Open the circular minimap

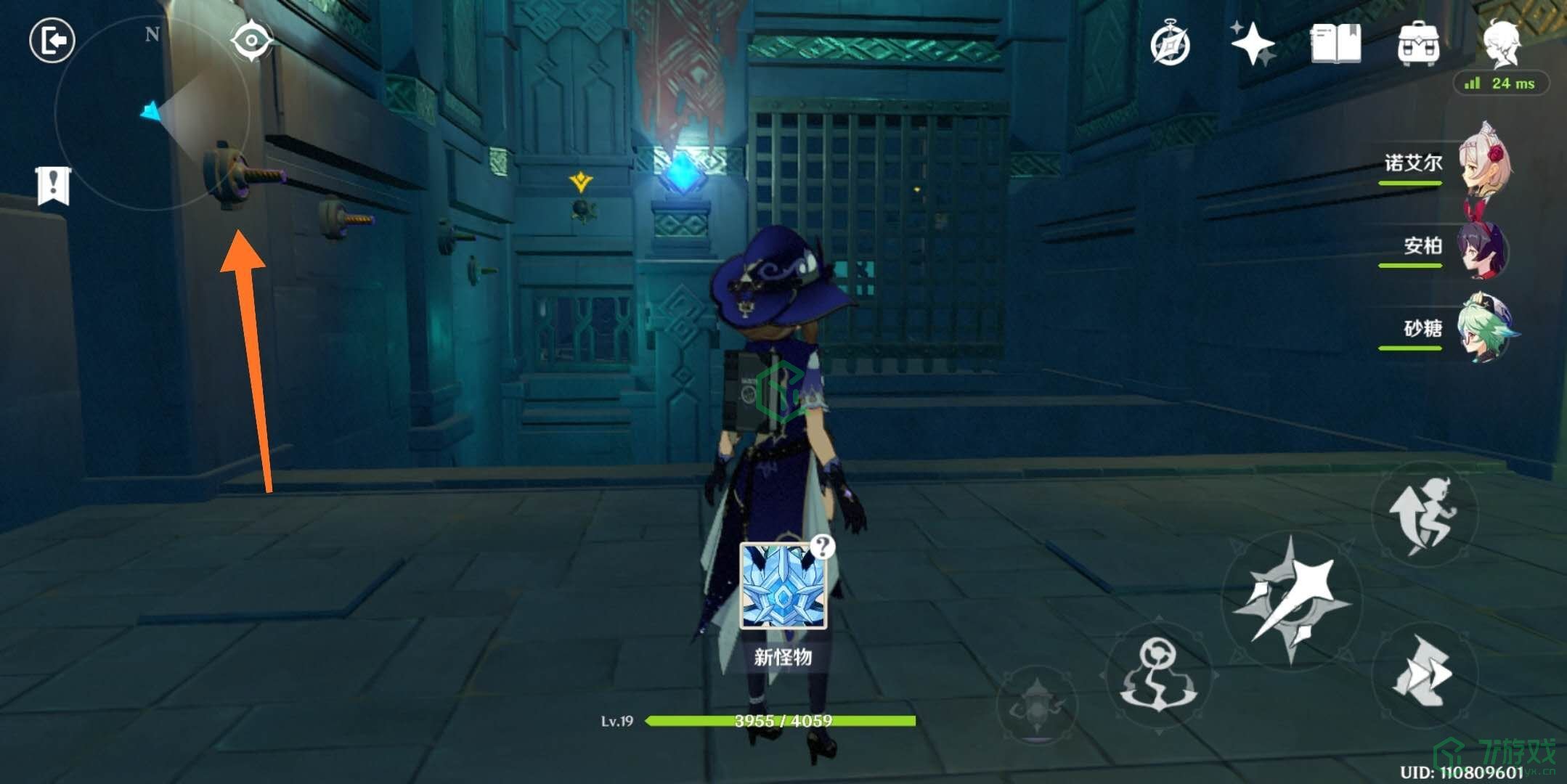click(152, 113)
